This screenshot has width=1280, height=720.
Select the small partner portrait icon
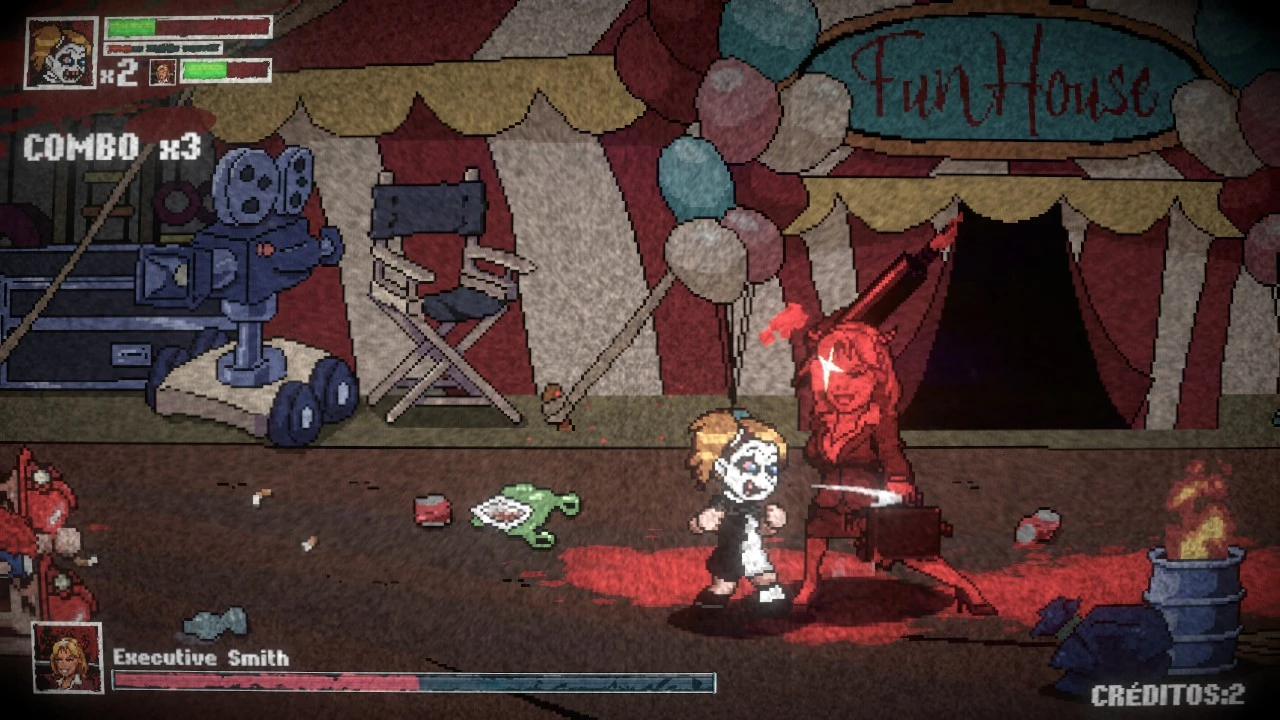(x=163, y=72)
